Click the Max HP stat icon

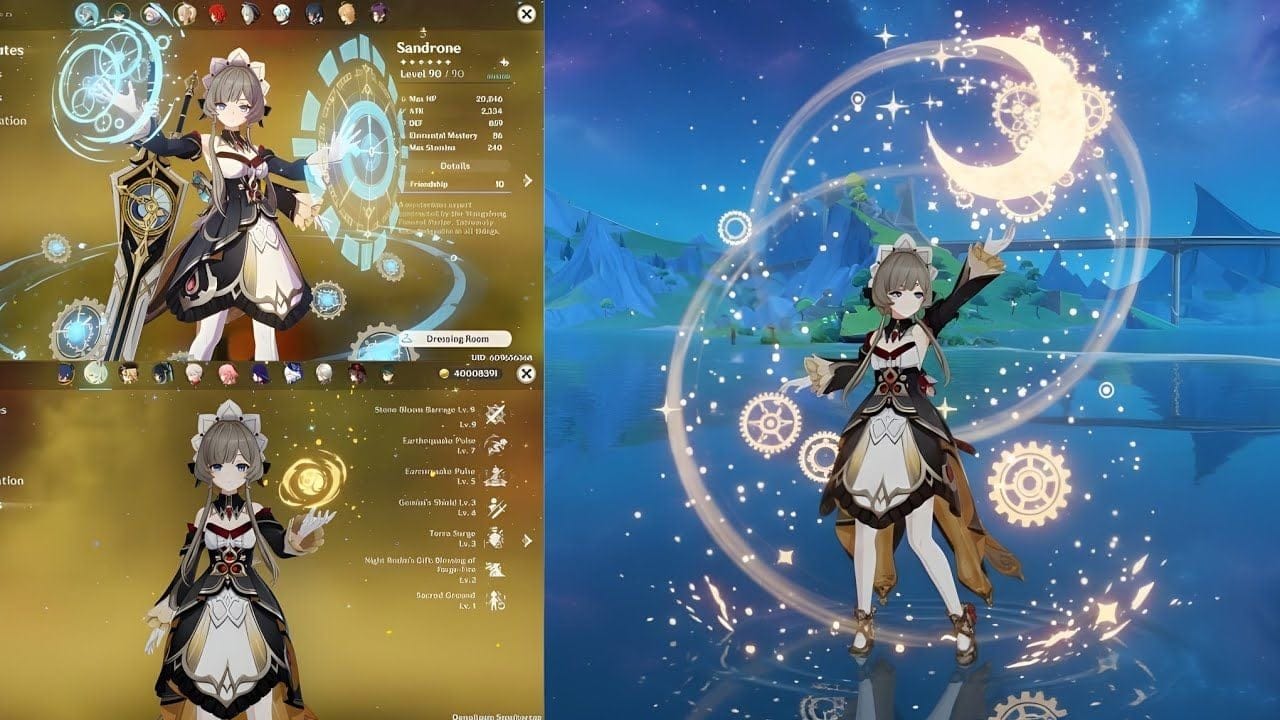tap(402, 97)
